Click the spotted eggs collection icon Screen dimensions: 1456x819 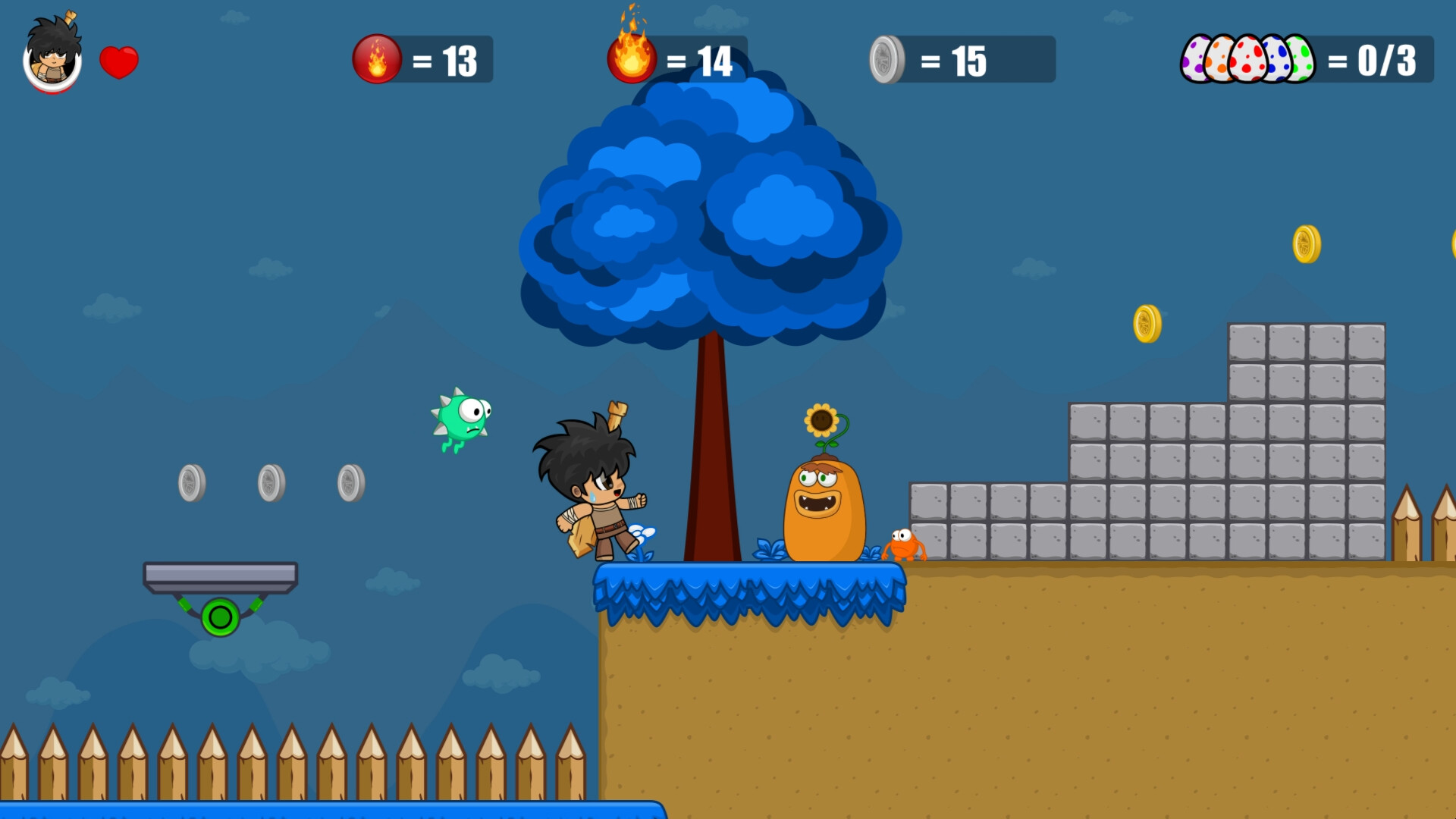click(x=1251, y=57)
